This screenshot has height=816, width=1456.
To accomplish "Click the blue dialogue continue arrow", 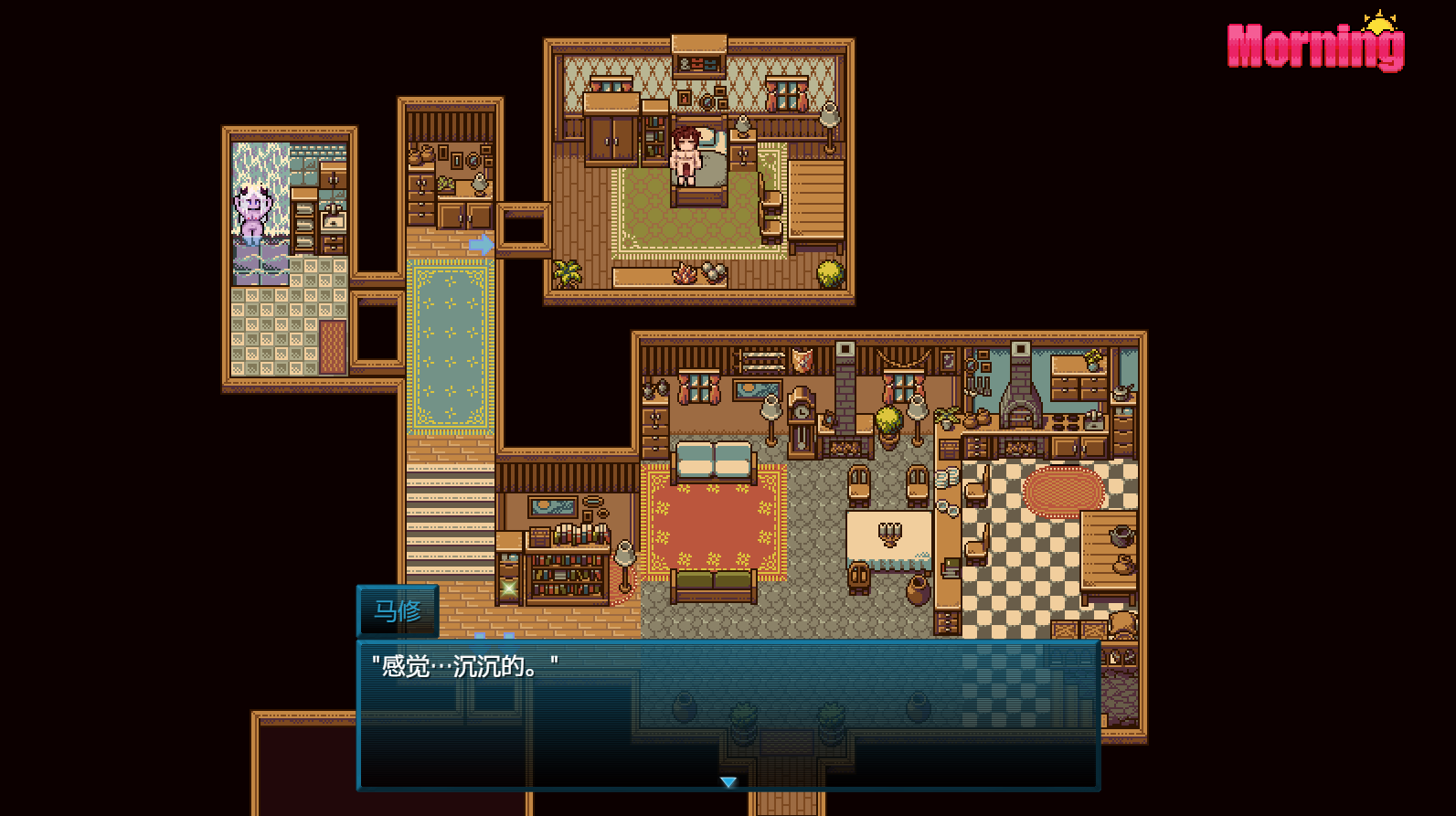I will pyautogui.click(x=728, y=782).
